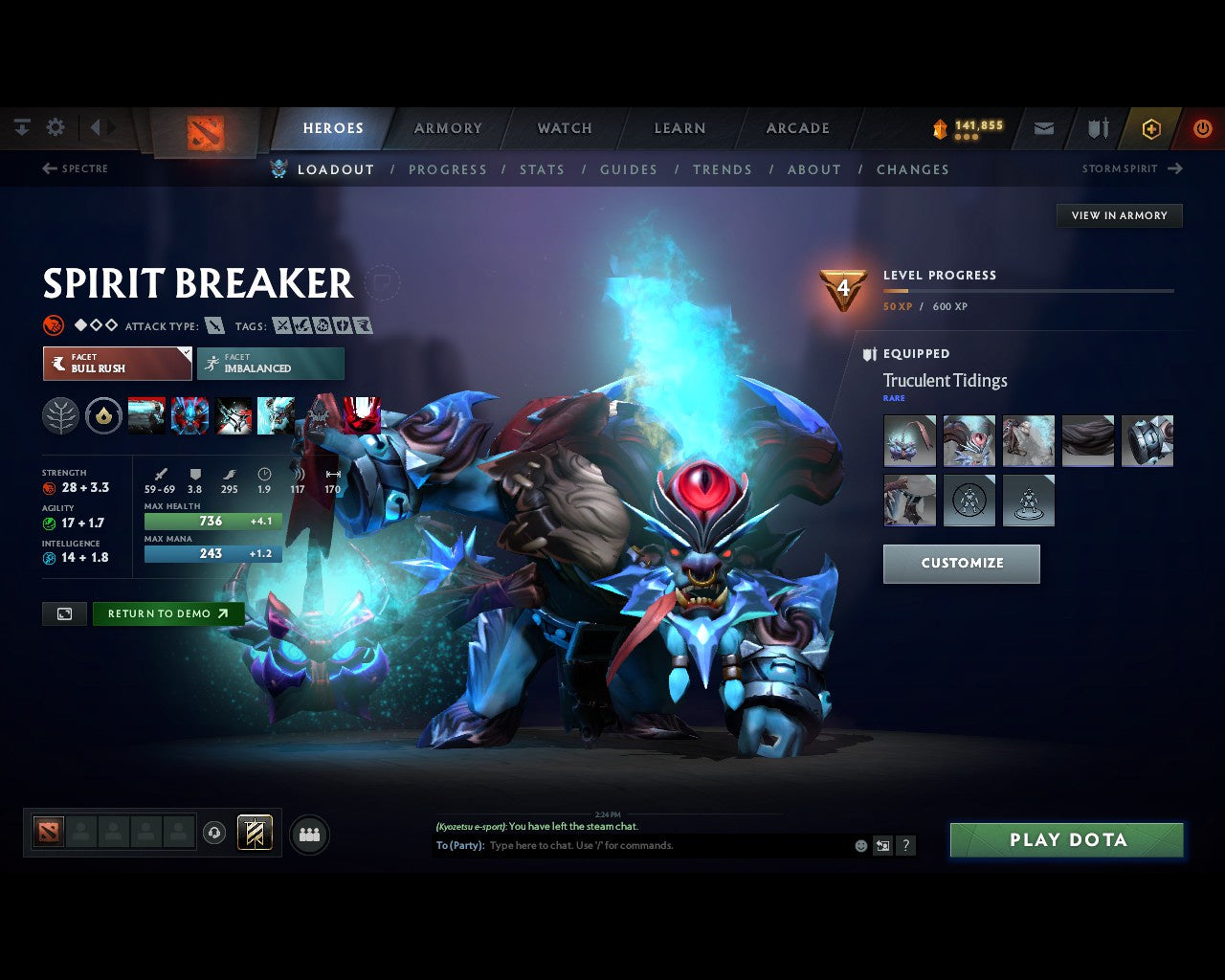Viewport: 1225px width, 980px height.
Task: Click the armory shield and sword icon
Action: click(1097, 127)
